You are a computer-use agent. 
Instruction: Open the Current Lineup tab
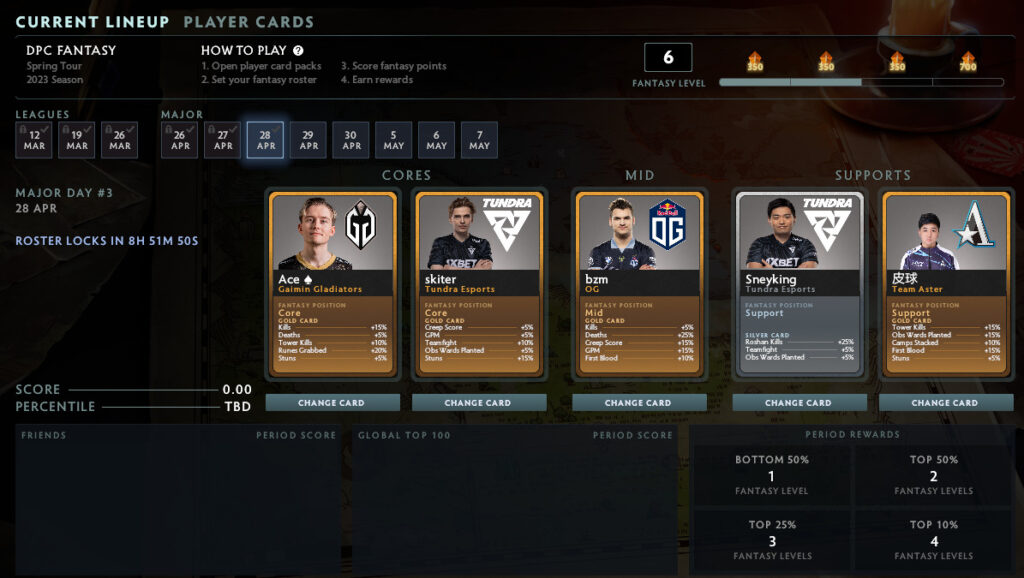point(92,22)
